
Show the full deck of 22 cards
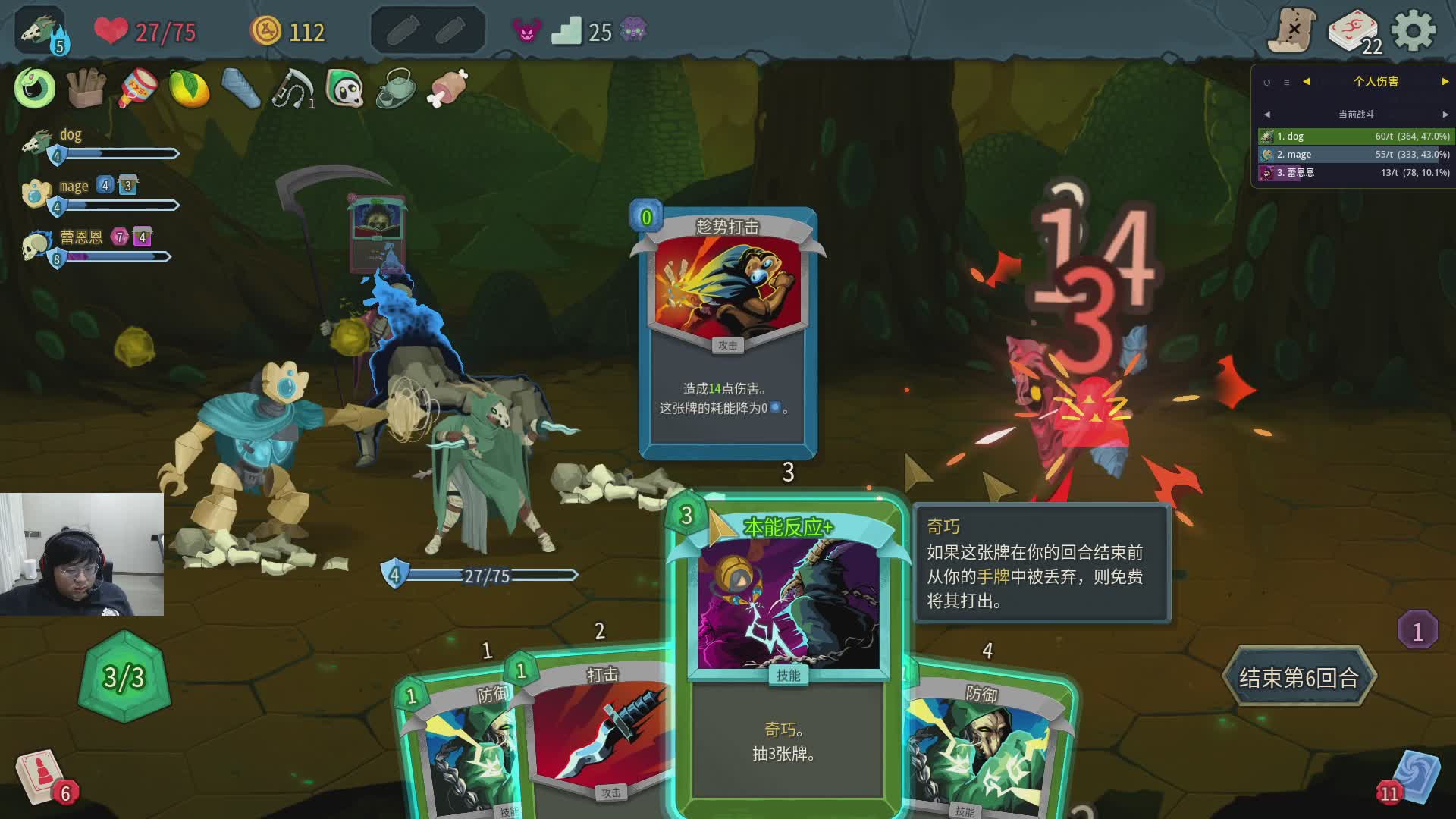(1354, 32)
